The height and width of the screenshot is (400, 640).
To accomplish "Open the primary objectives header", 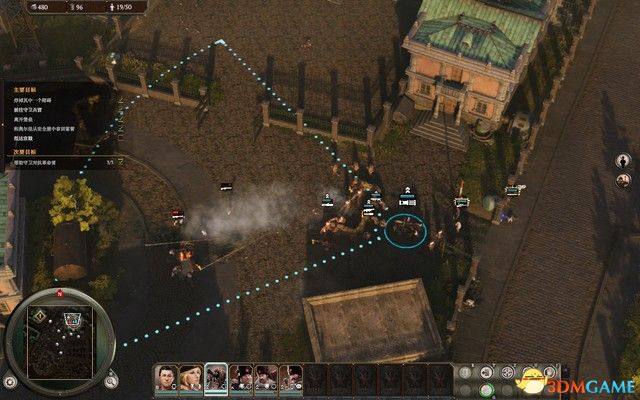I will click(25, 87).
